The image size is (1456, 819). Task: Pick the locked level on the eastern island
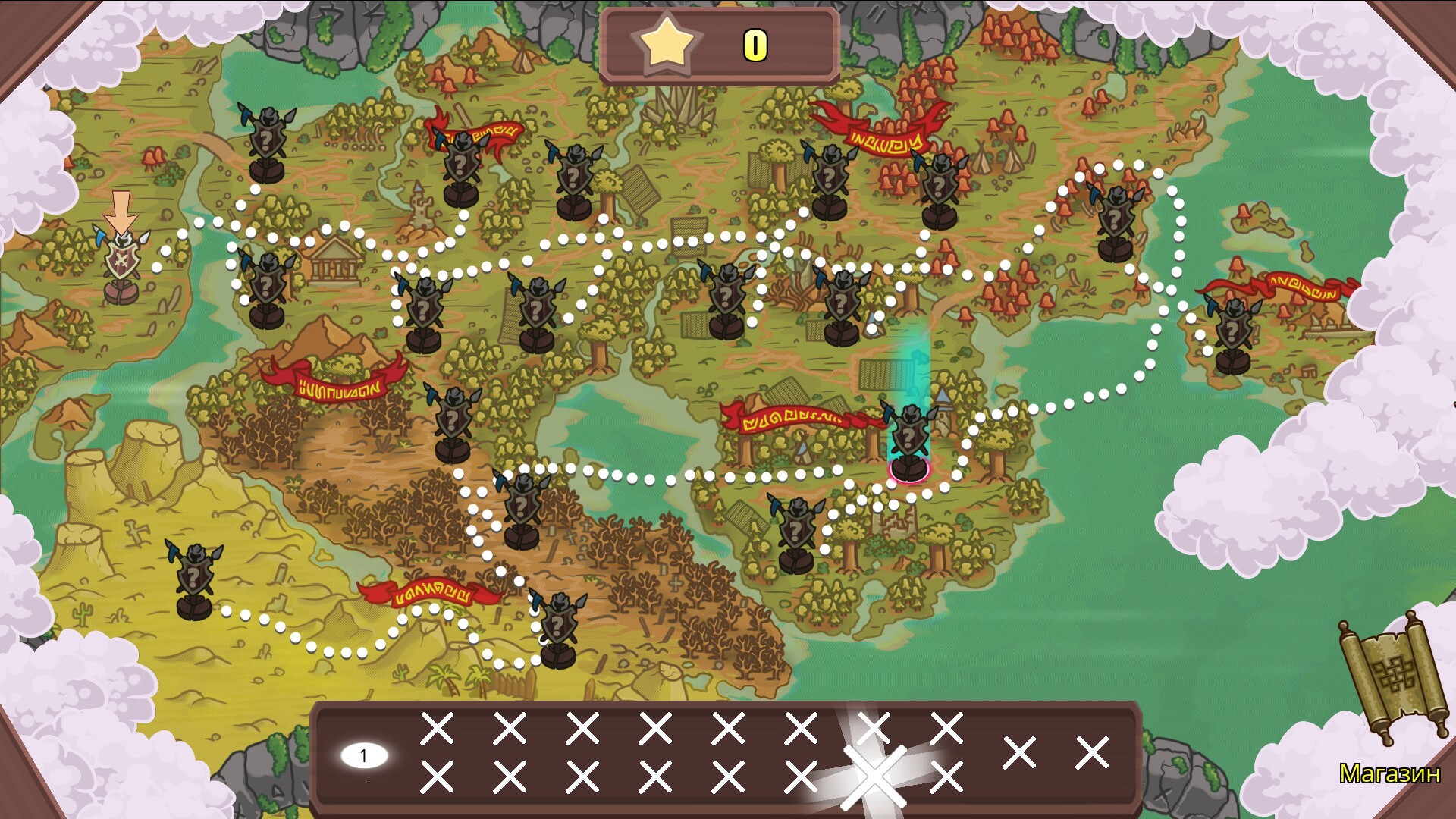click(x=1233, y=334)
